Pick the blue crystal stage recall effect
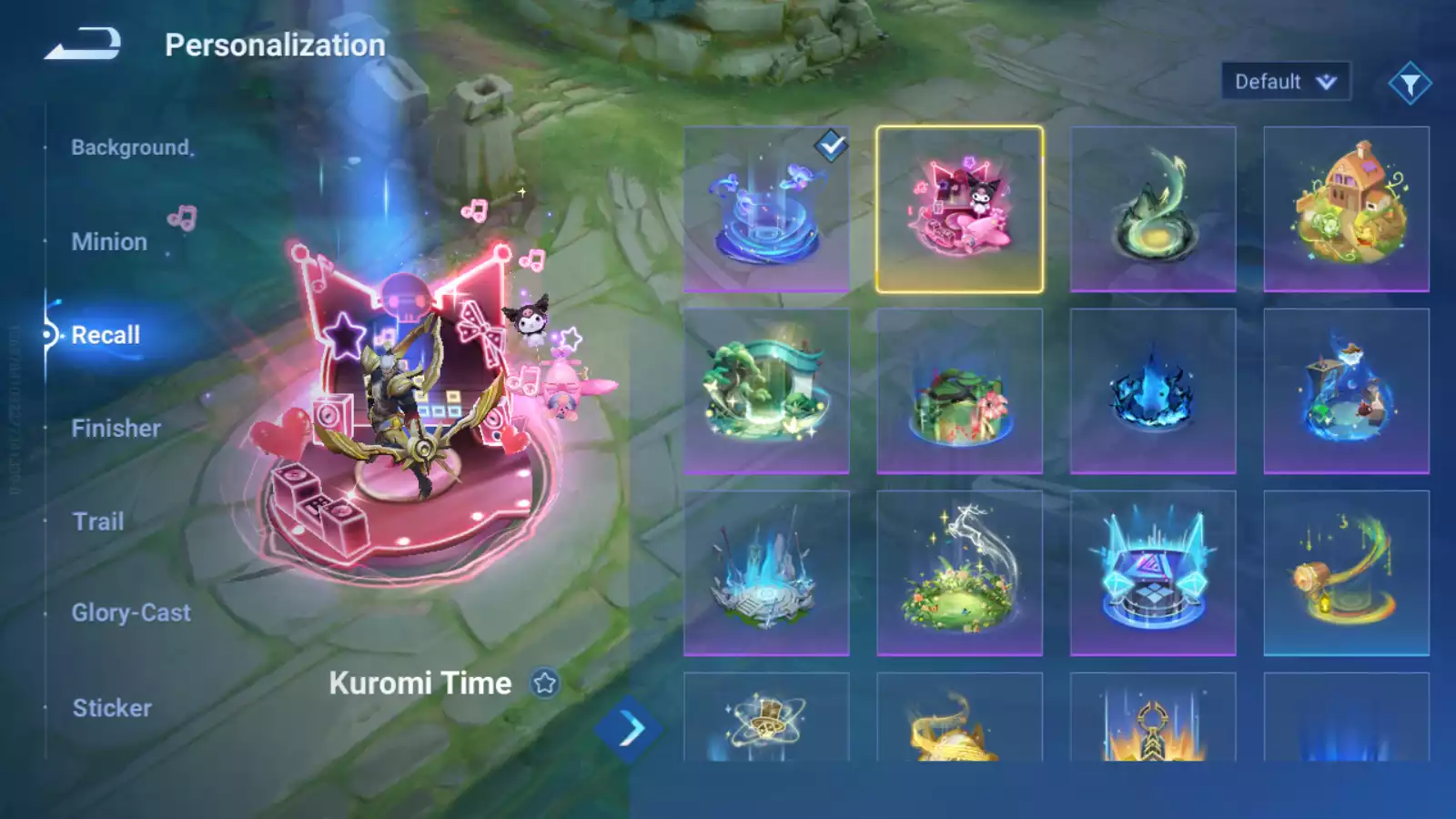Screen dimensions: 1456x819 pyautogui.click(x=1153, y=573)
